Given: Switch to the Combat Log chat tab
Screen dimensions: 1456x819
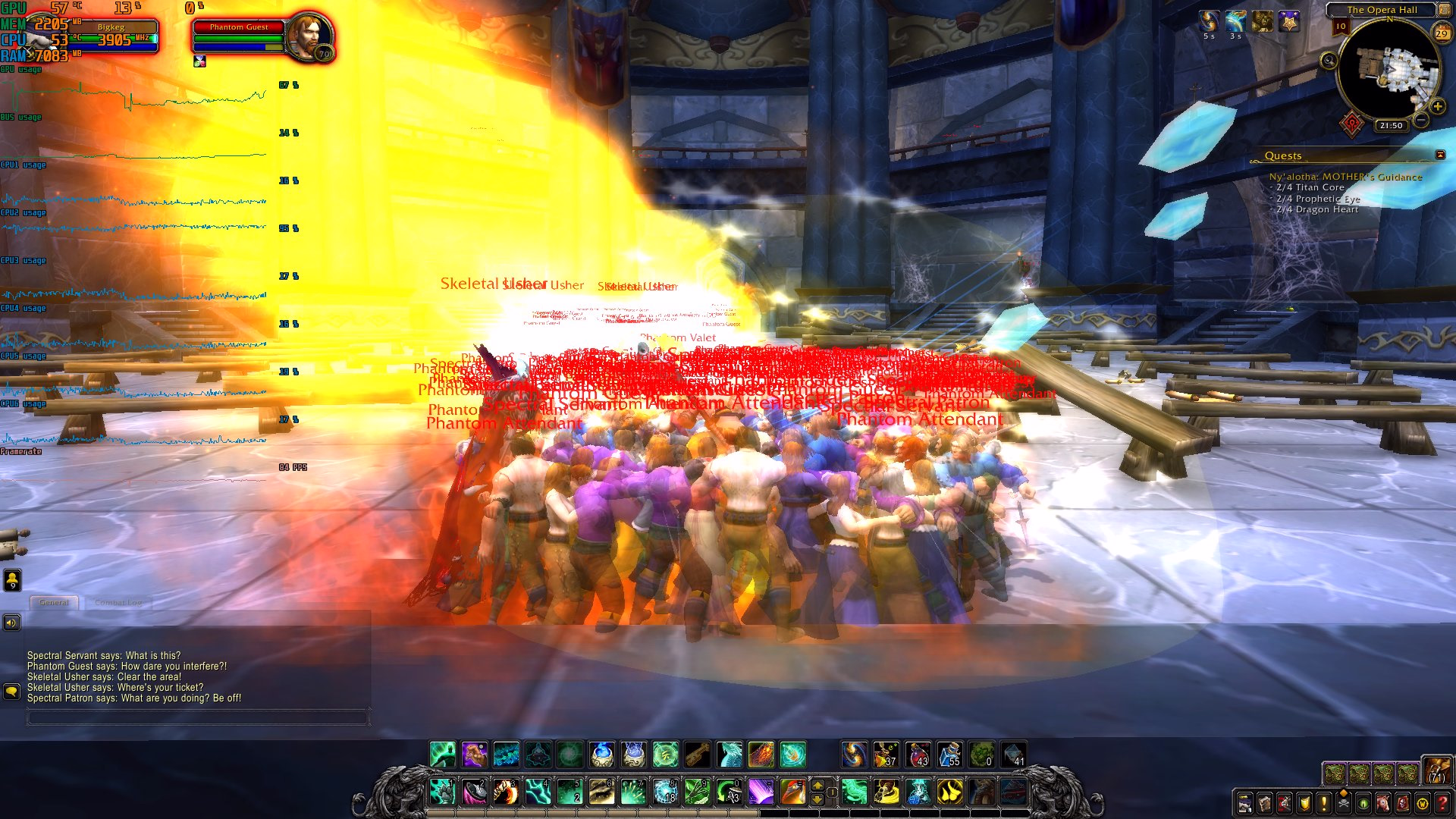Looking at the screenshot, I should pyautogui.click(x=118, y=602).
